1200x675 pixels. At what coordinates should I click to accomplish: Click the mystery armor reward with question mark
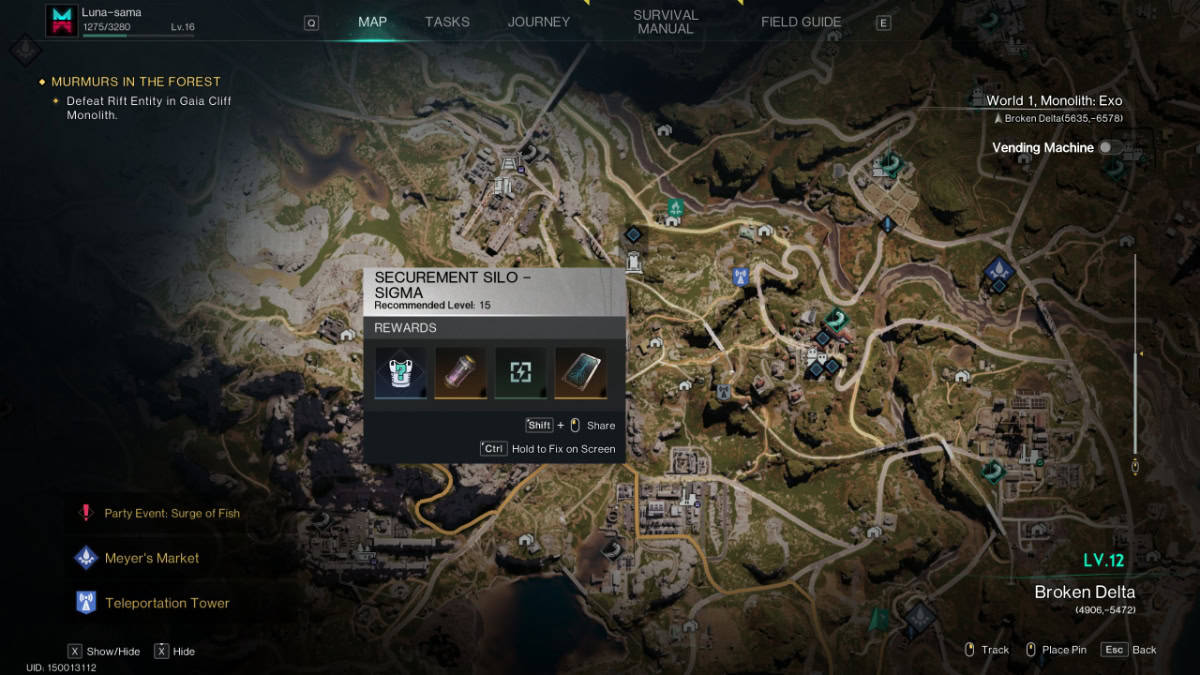(x=401, y=373)
